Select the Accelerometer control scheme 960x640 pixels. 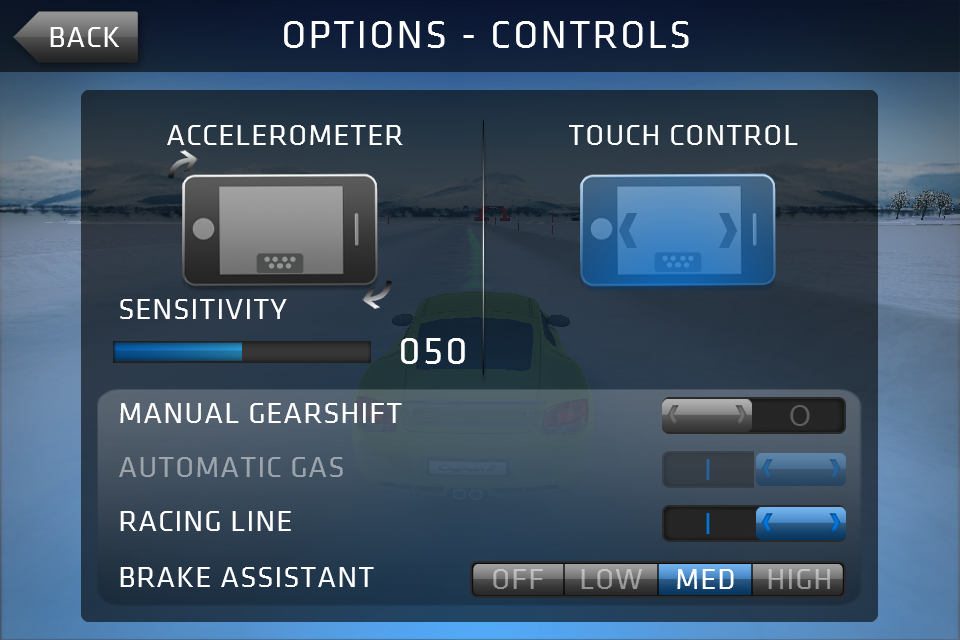pos(280,229)
